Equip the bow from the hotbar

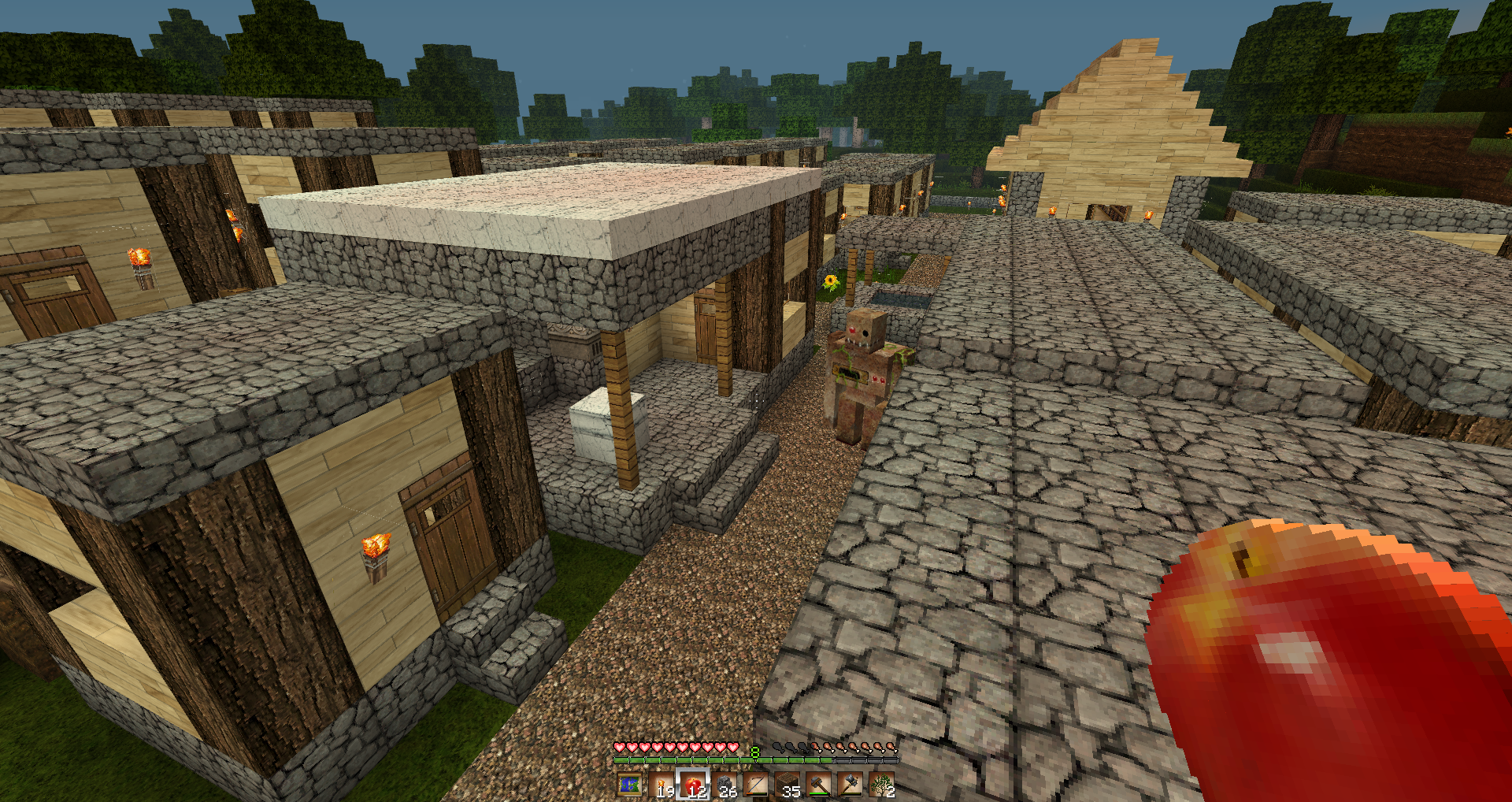click(756, 785)
